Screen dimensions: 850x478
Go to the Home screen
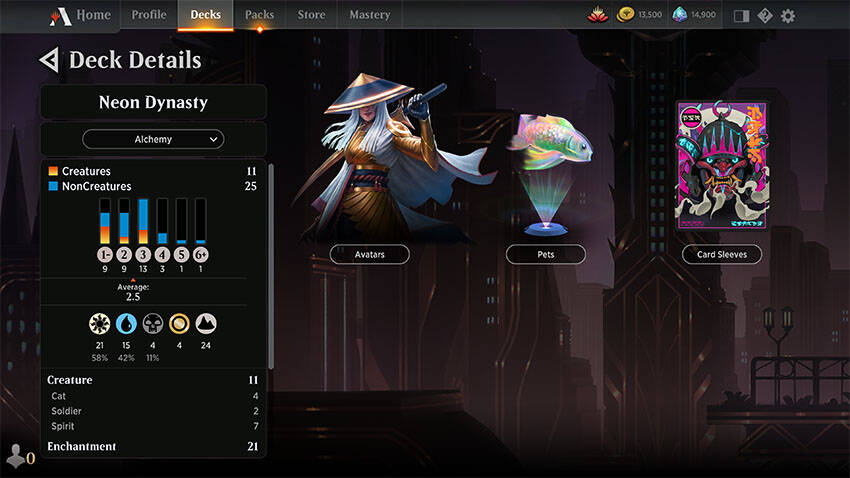pyautogui.click(x=82, y=15)
